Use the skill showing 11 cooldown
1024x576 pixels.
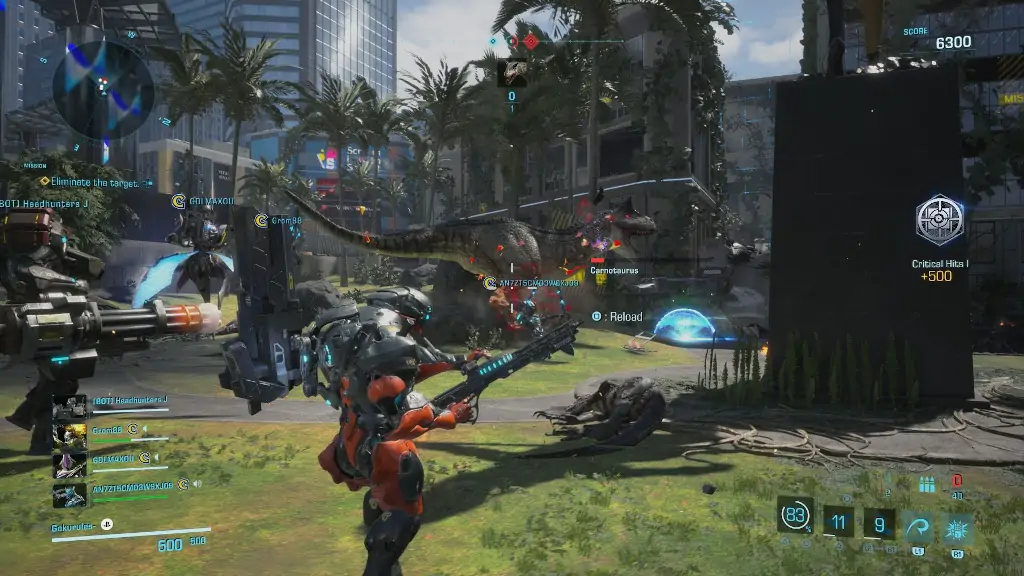point(839,521)
